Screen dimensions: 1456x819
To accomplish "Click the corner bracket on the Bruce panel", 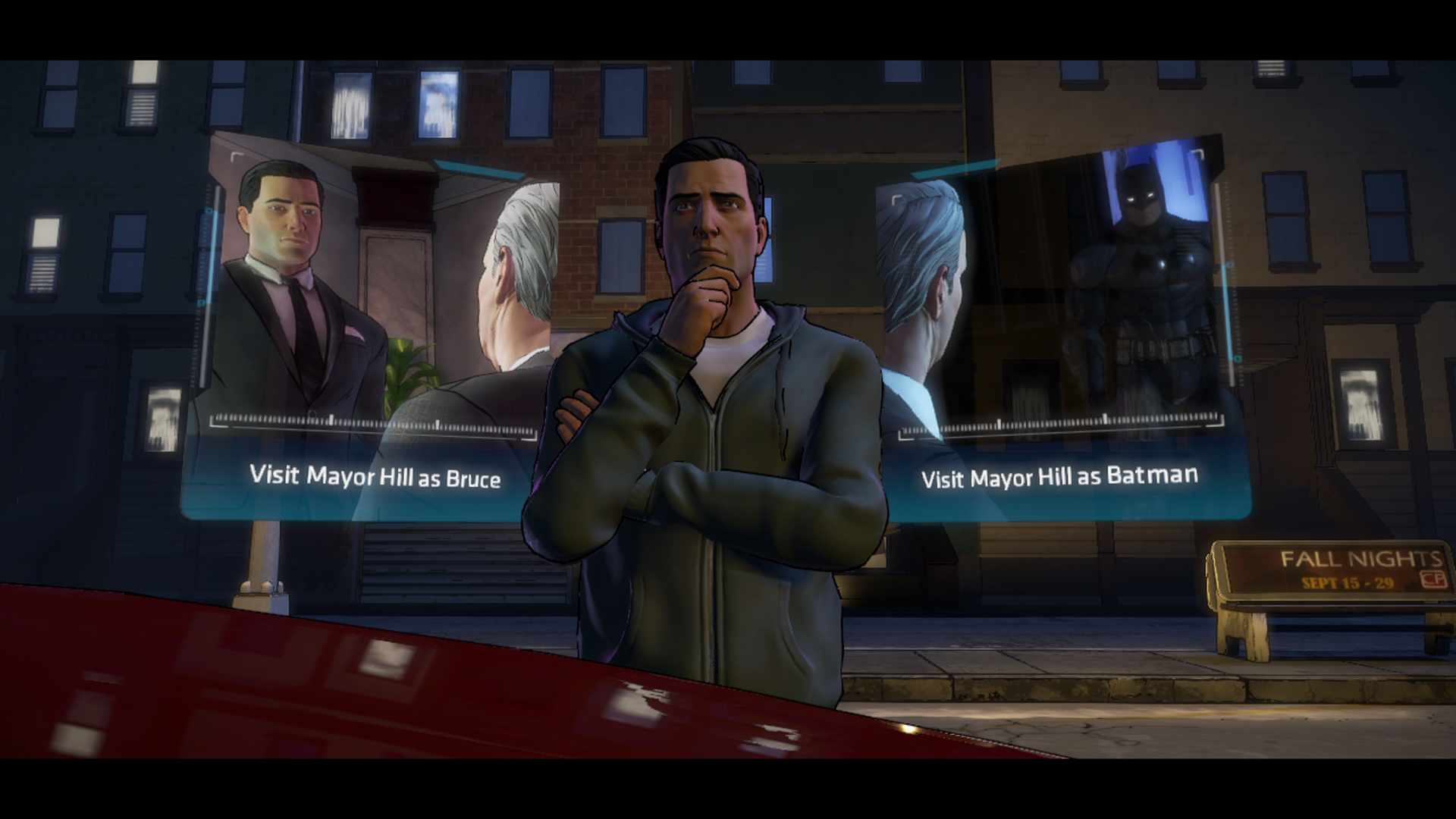I will (x=233, y=154).
